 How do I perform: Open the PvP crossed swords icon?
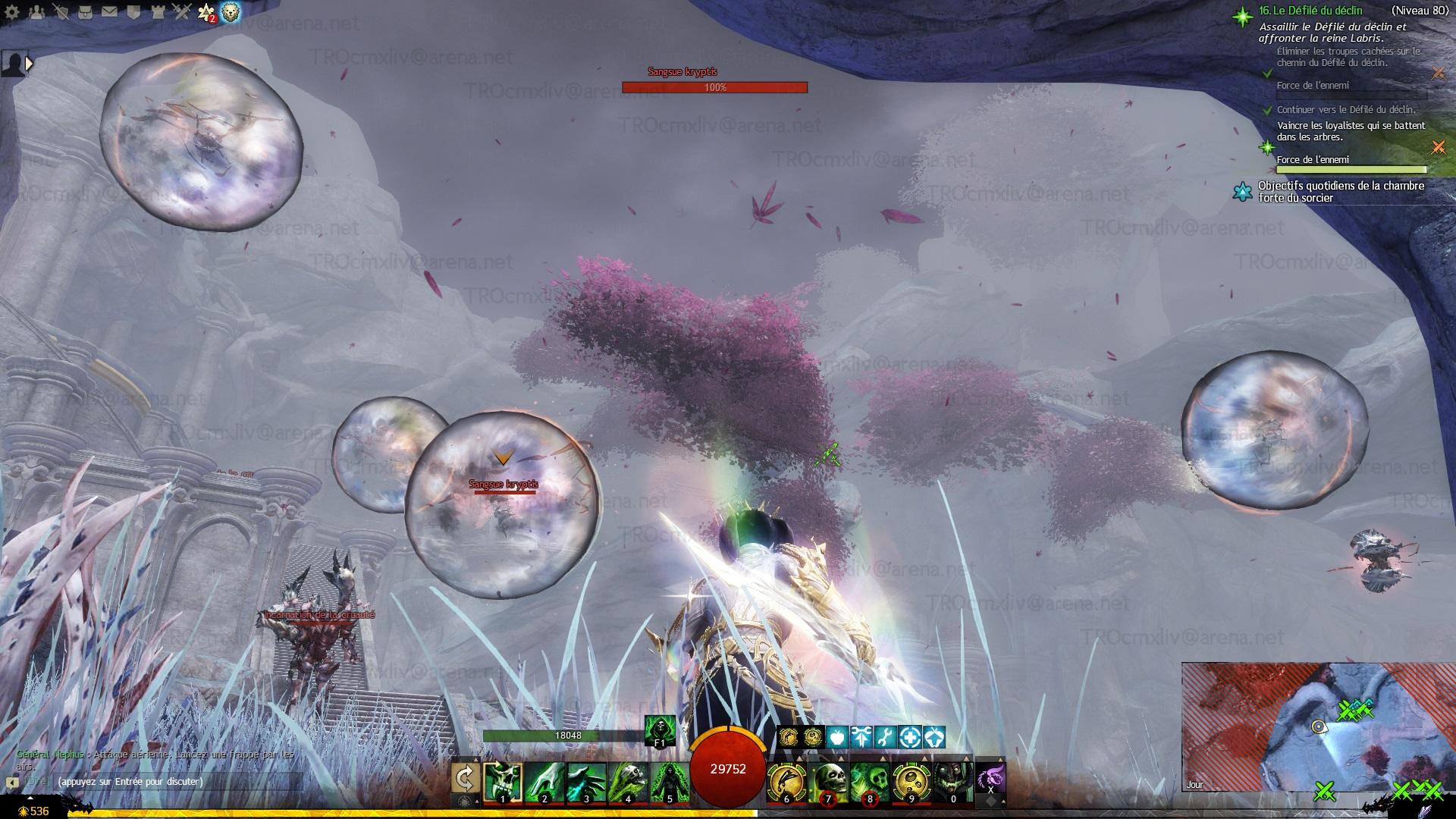182,12
